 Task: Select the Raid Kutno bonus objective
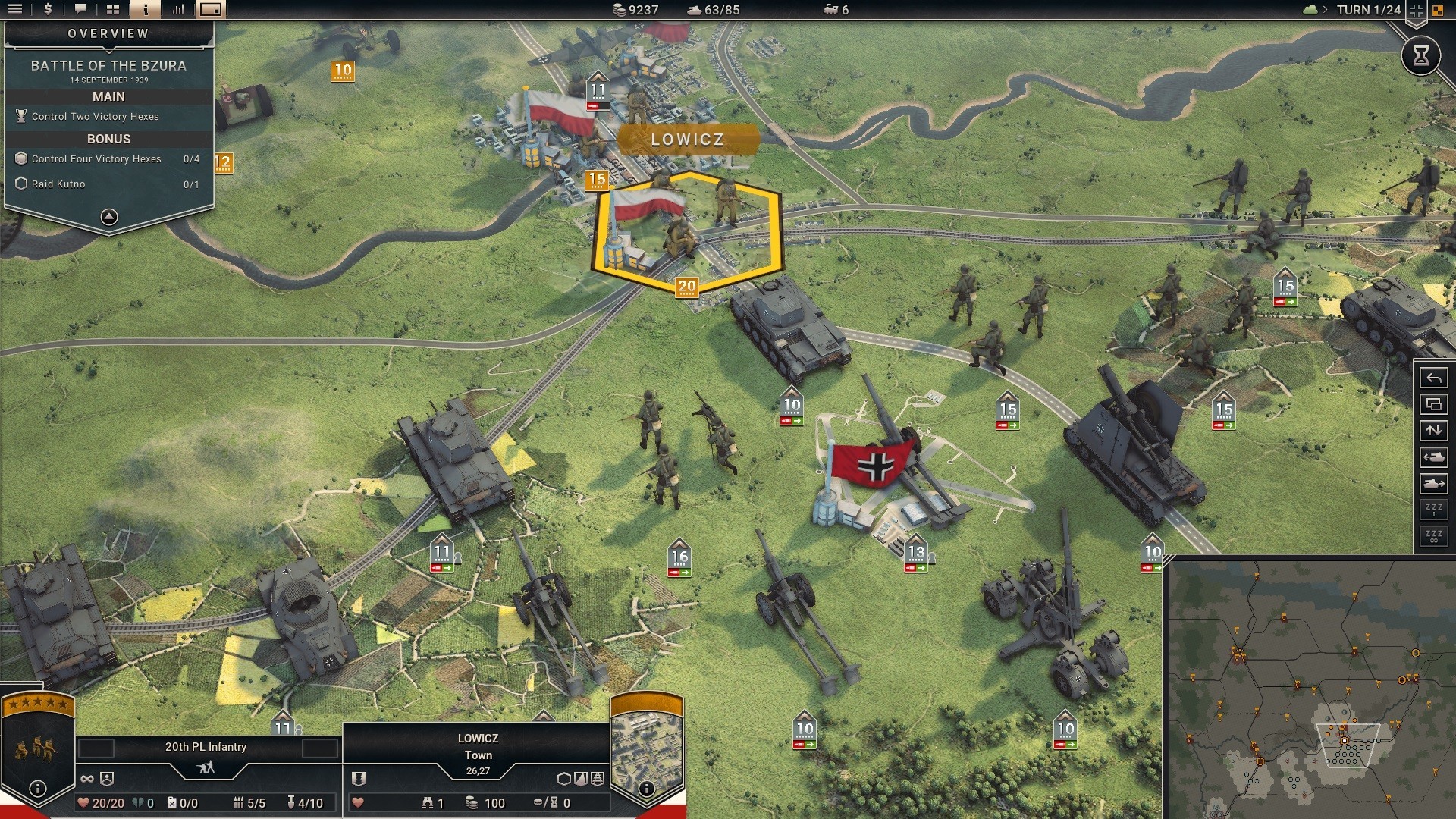click(58, 184)
